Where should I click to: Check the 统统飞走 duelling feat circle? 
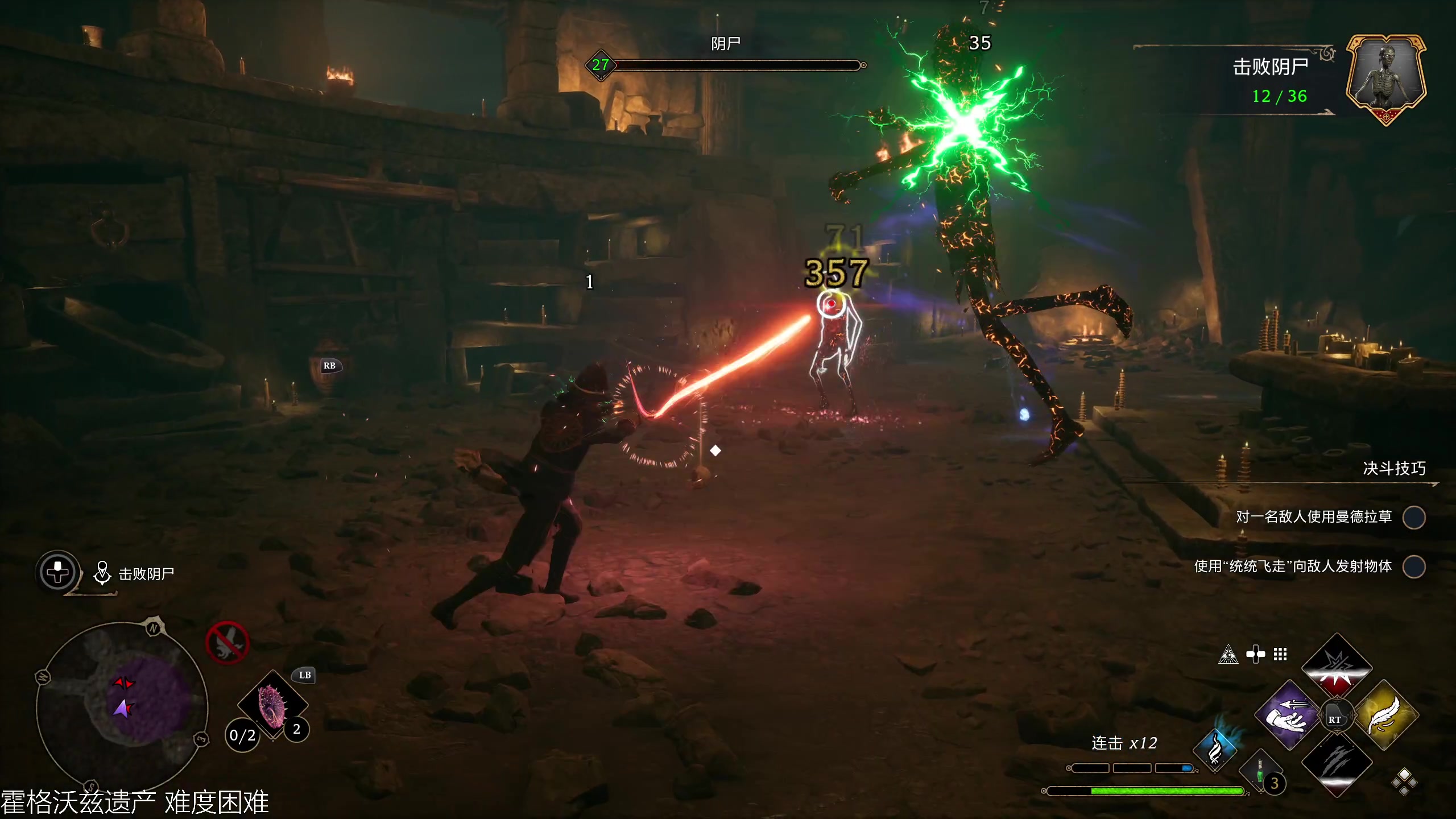coord(1414,566)
